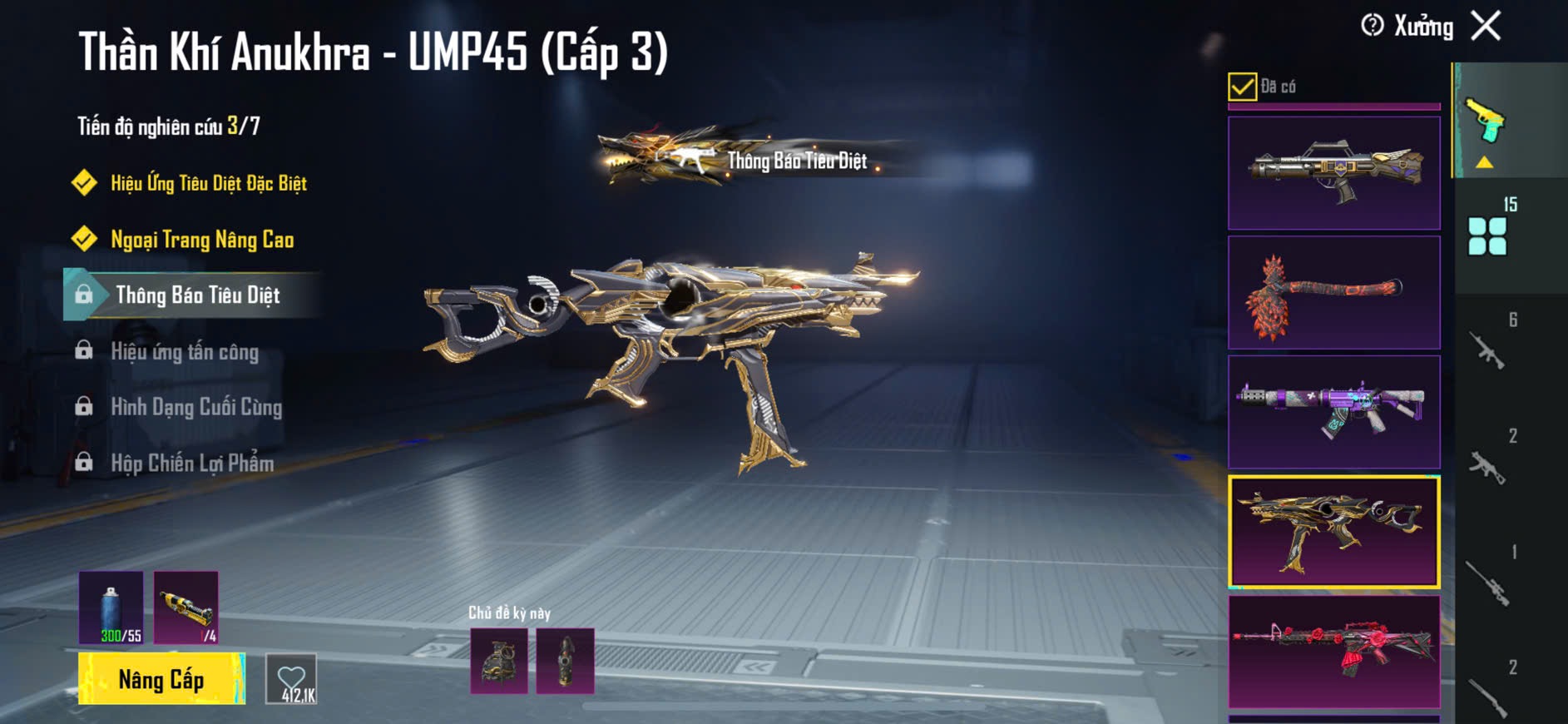This screenshot has height=724, width=1568.
Task: Choose the Thông Báo Tiêu Diệt level
Action: (197, 295)
